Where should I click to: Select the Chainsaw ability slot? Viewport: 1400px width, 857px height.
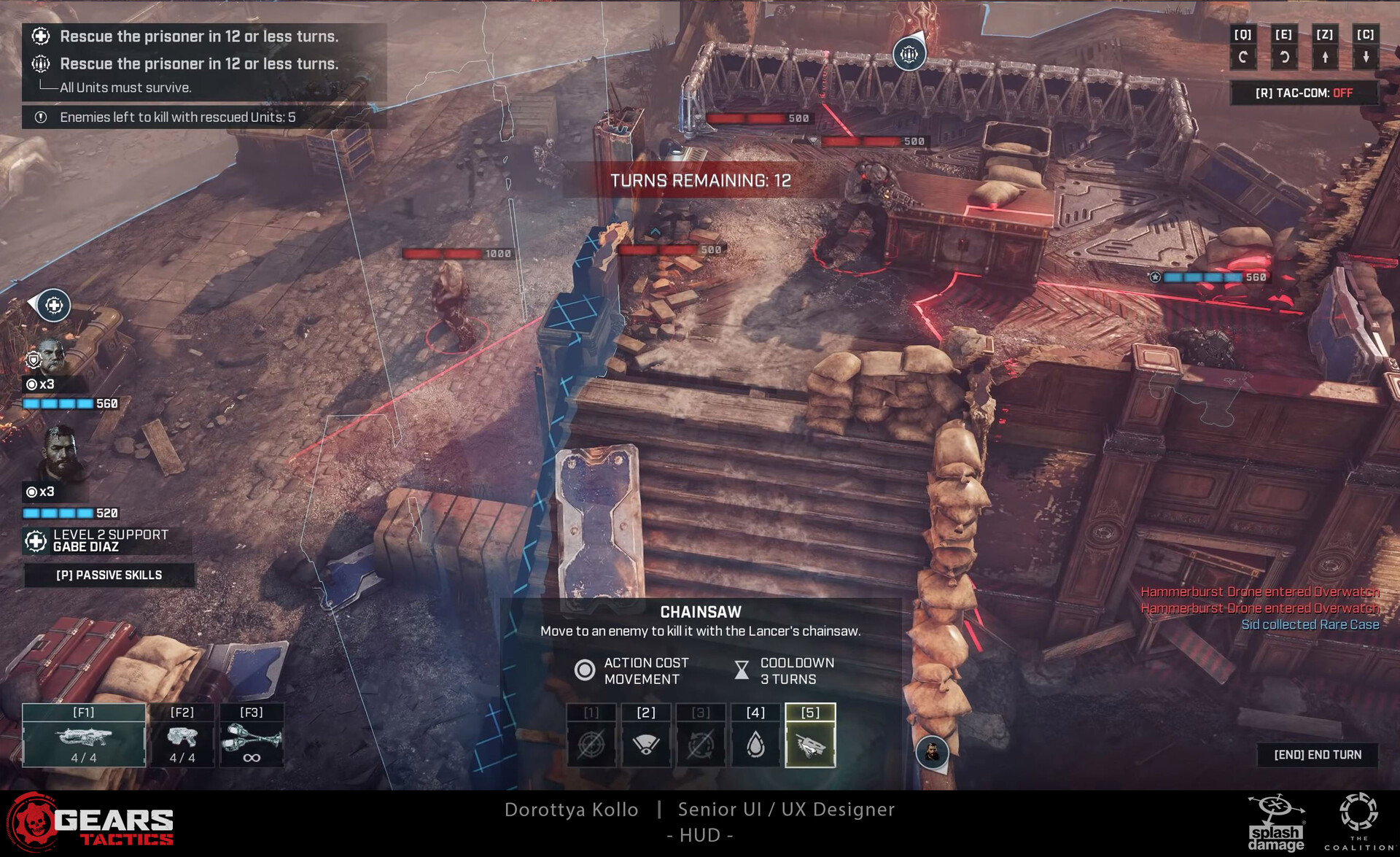810,735
